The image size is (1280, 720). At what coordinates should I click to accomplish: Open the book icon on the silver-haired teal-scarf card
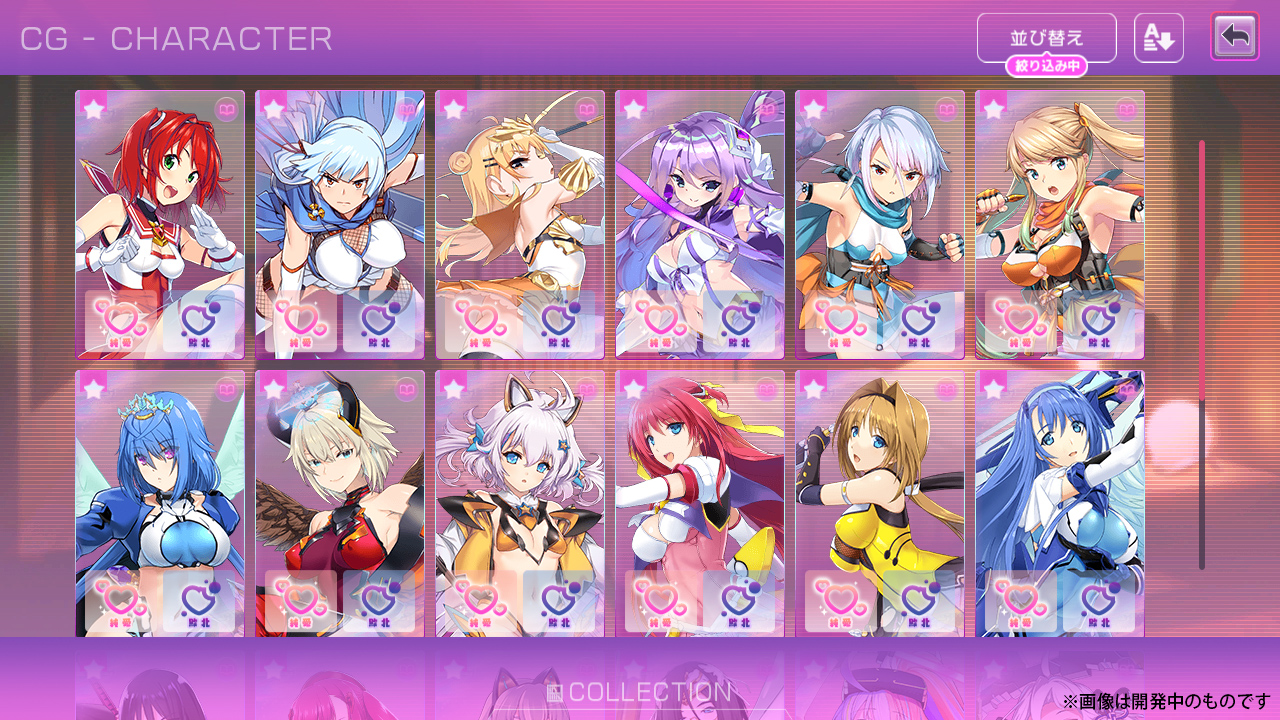point(946,109)
